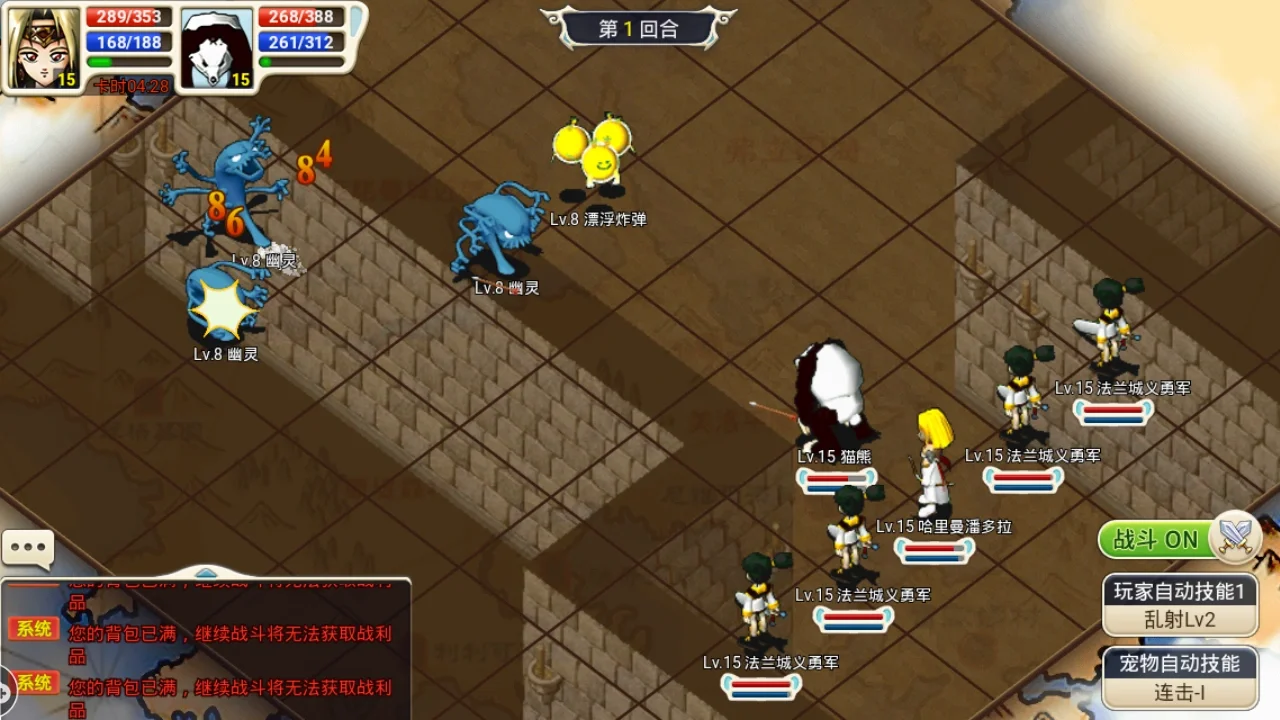
Task: Open the chat speech bubble button
Action: [28, 548]
